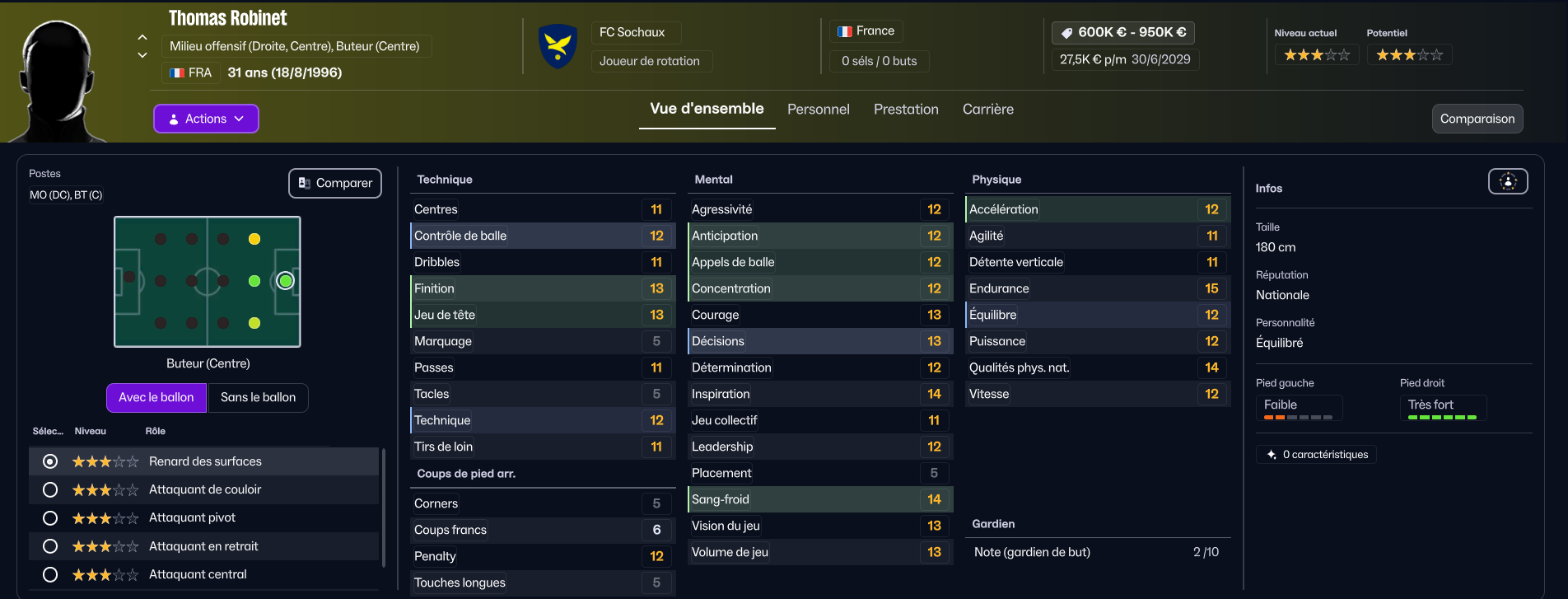
Task: Switch to Sans le ballon view
Action: 258,397
